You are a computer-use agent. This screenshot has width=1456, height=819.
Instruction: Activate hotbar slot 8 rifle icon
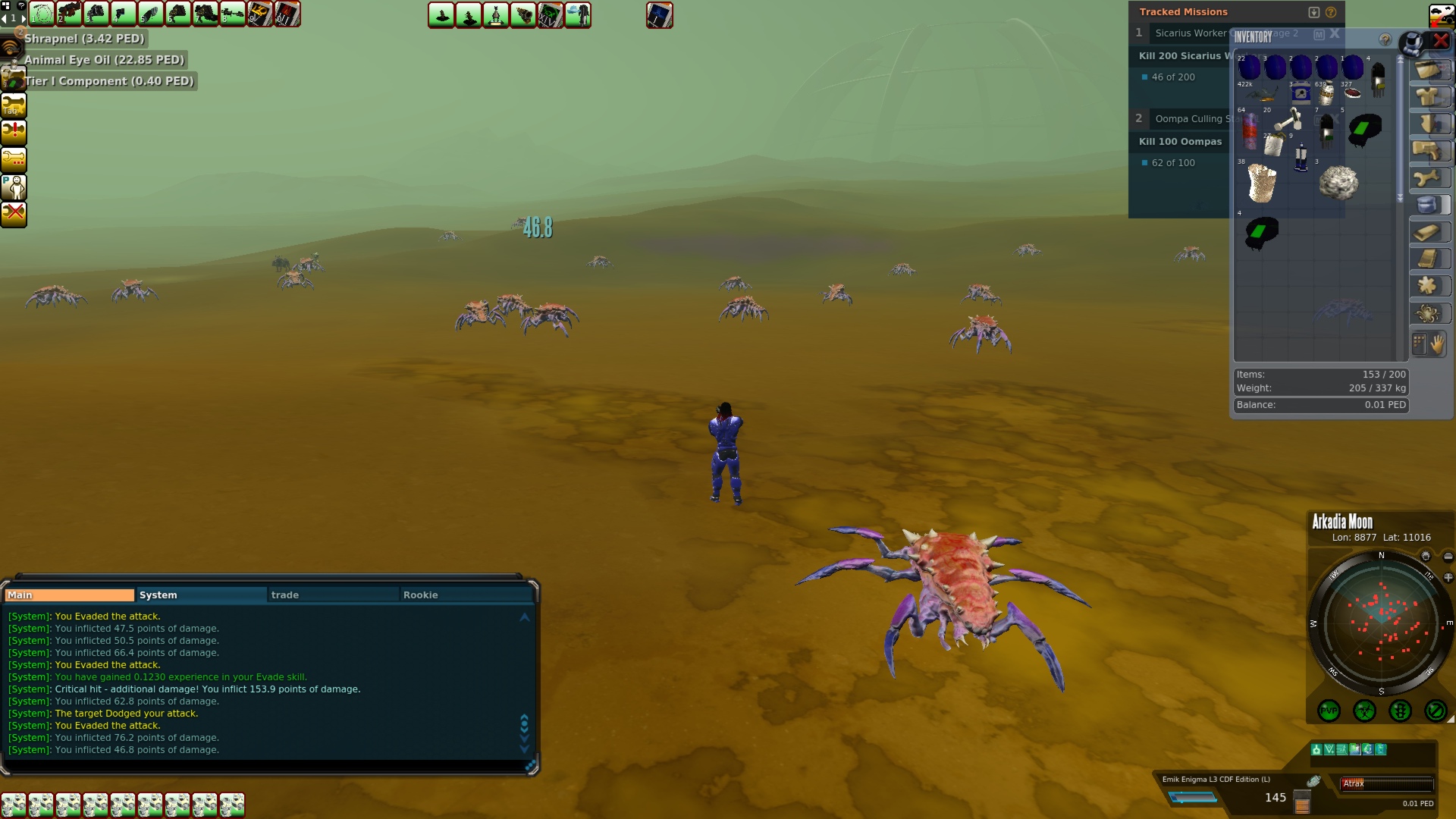(x=233, y=14)
